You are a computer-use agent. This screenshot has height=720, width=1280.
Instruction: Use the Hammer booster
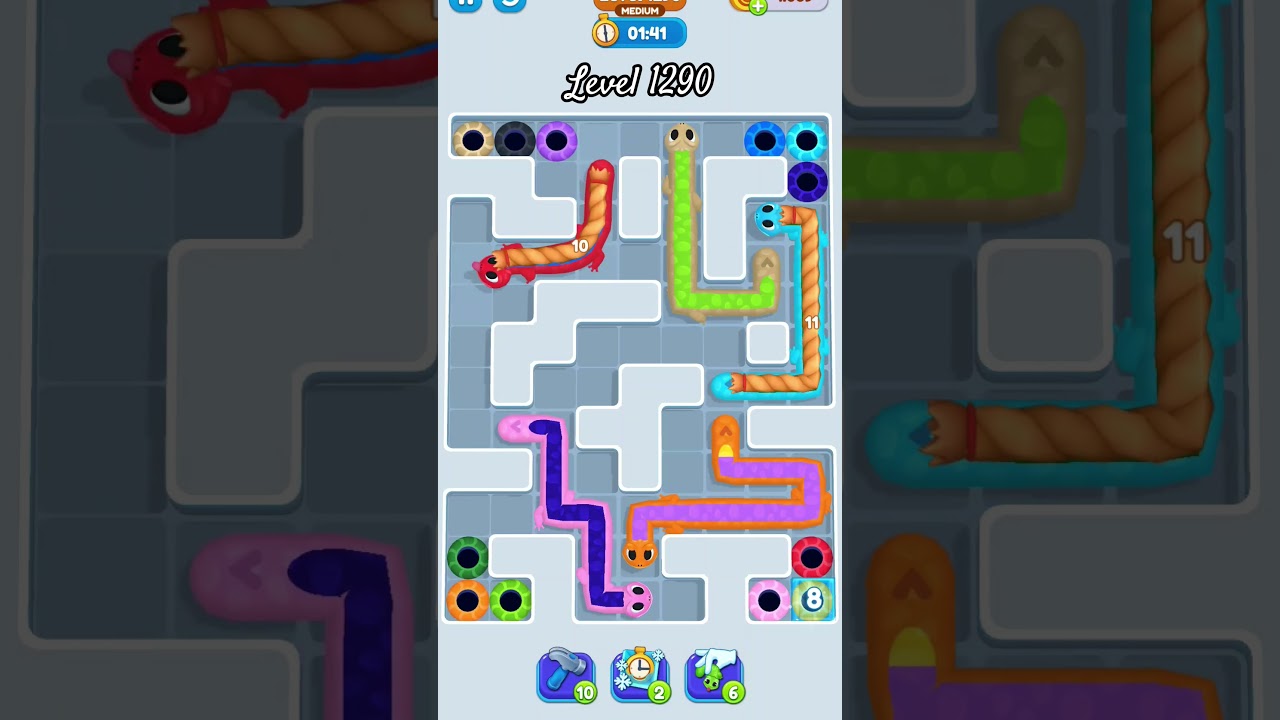tap(566, 674)
